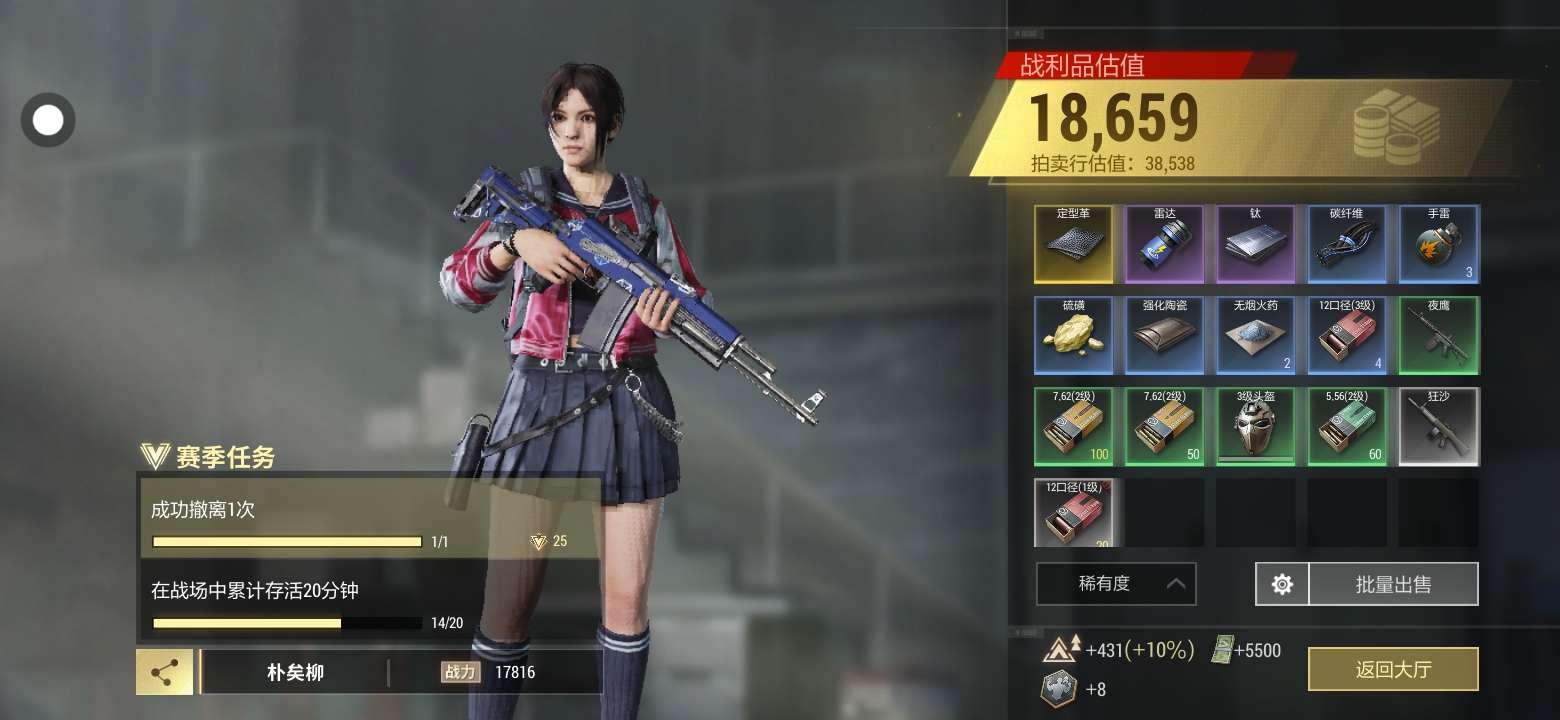Viewport: 1560px width, 720px height.
Task: Select the 定型革 leather item slot
Action: pyautogui.click(x=1073, y=244)
